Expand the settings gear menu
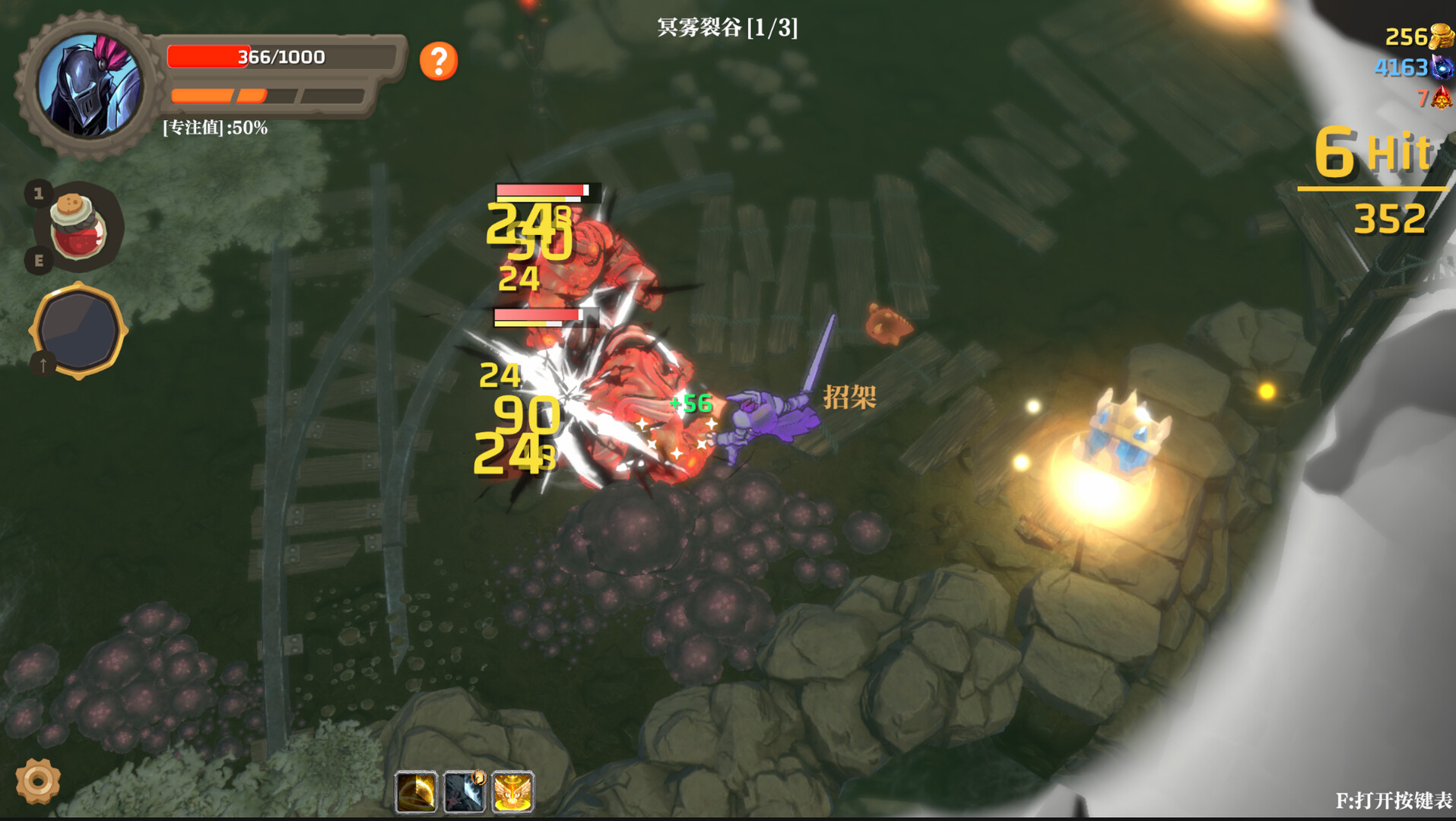Viewport: 1456px width, 821px height. (x=38, y=780)
